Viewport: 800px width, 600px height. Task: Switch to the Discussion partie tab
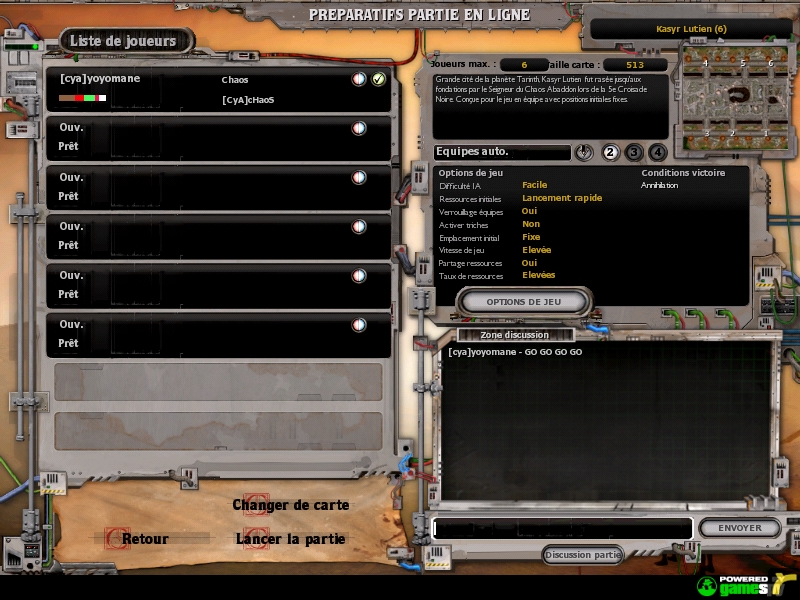(582, 555)
